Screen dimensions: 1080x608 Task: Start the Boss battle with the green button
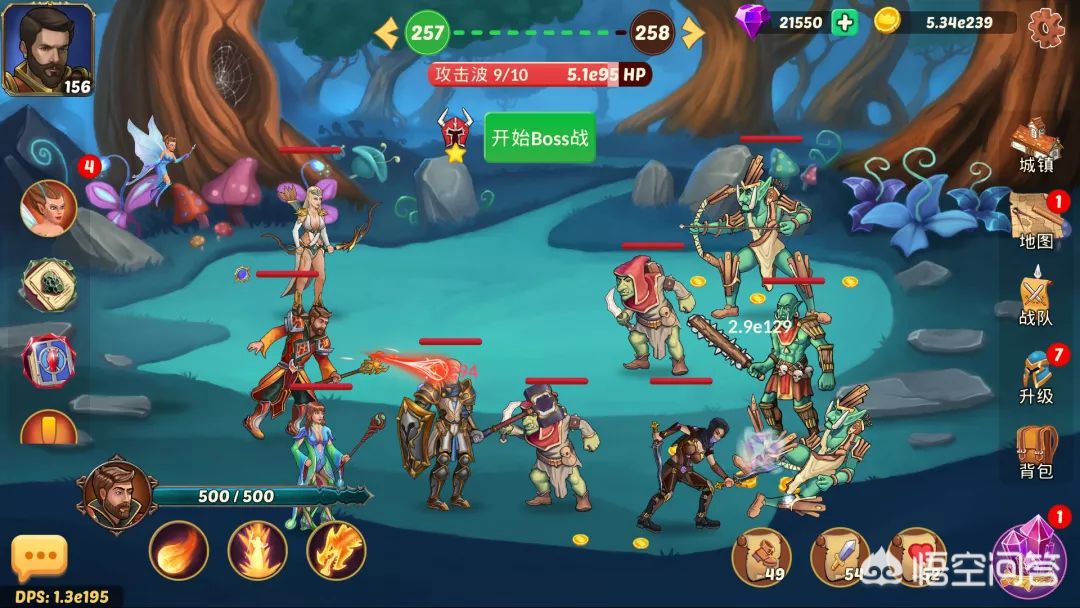[539, 138]
